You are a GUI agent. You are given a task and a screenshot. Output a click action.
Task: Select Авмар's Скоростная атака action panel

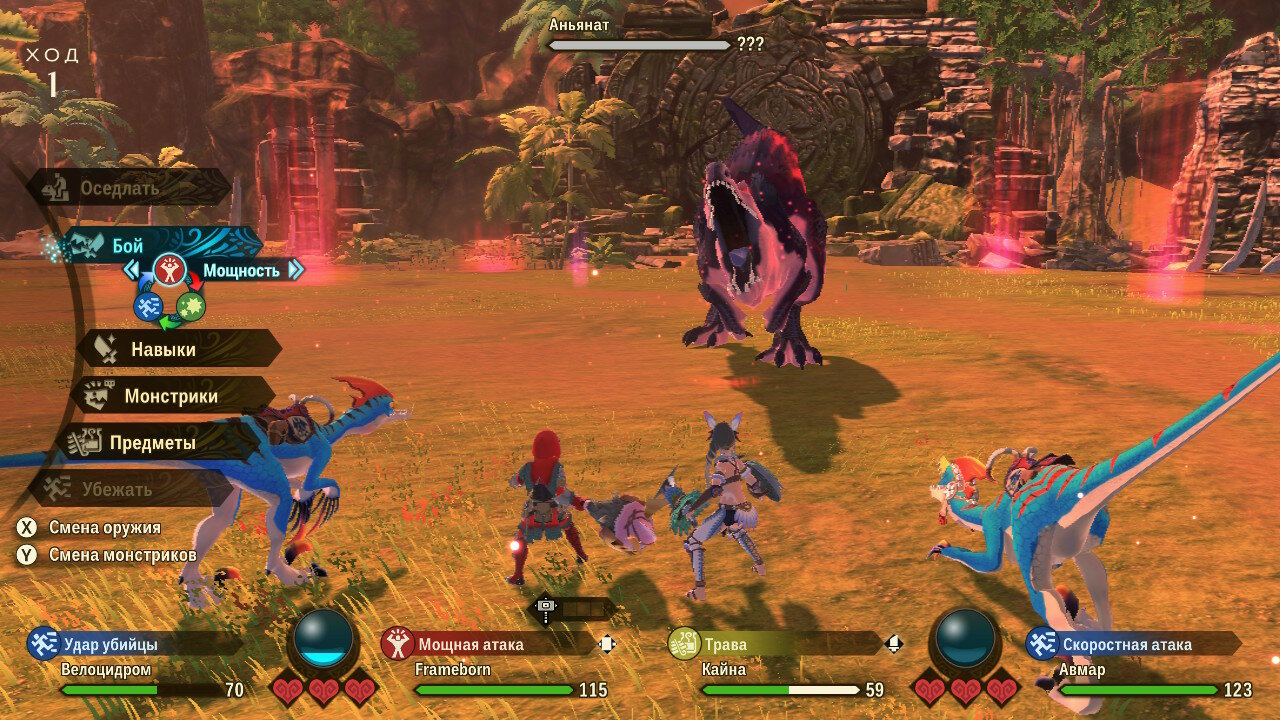1133,644
